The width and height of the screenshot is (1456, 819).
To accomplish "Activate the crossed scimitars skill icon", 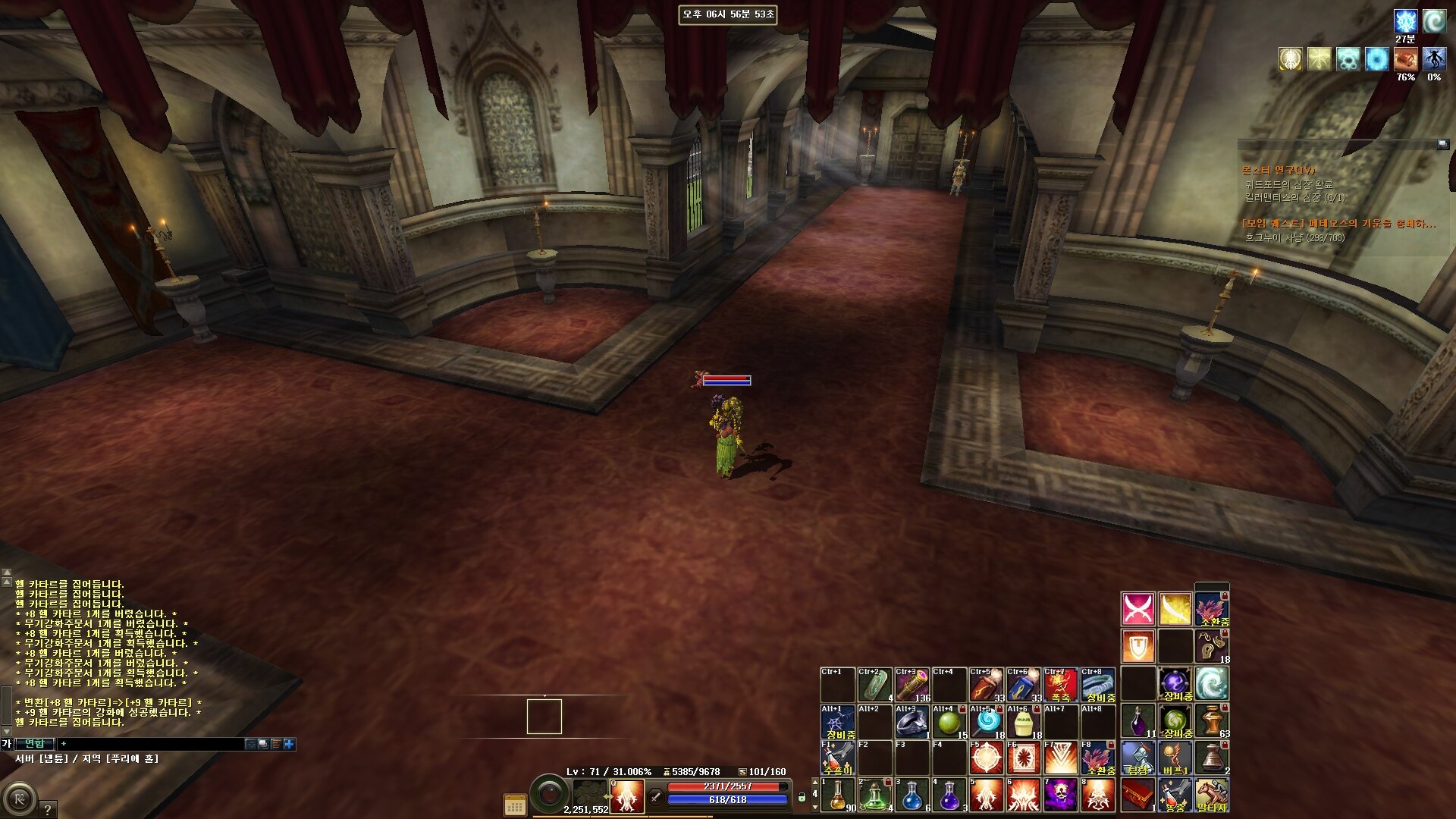I will click(1137, 609).
